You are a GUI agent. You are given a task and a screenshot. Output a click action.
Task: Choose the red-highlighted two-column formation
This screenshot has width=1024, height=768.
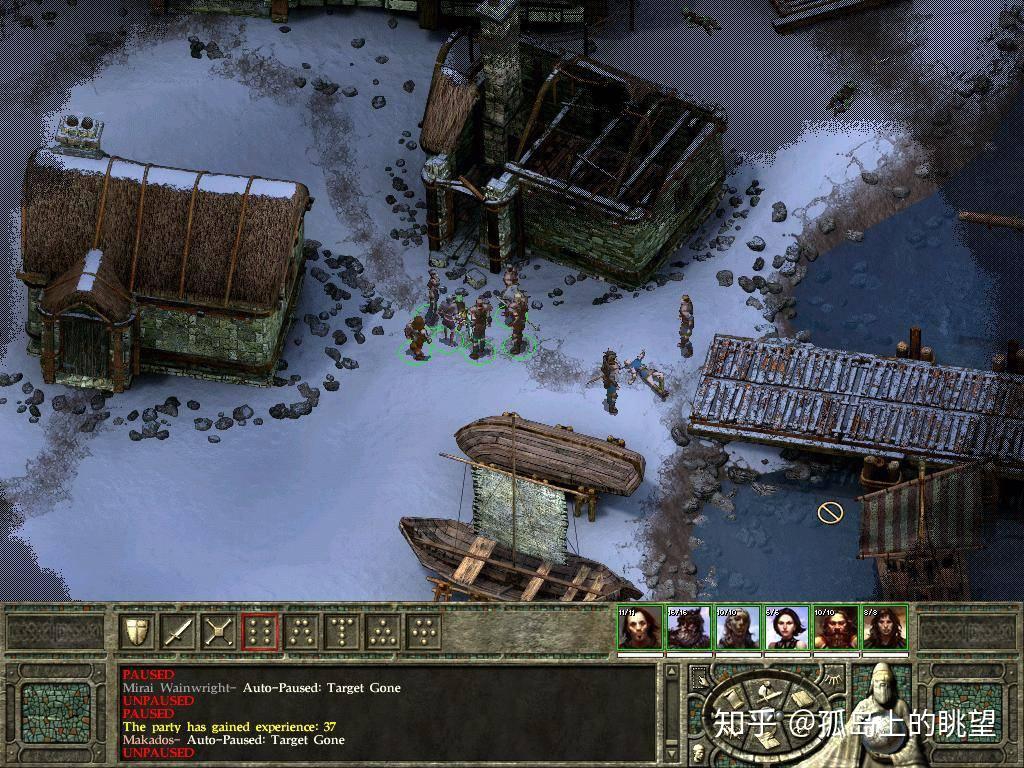point(260,631)
